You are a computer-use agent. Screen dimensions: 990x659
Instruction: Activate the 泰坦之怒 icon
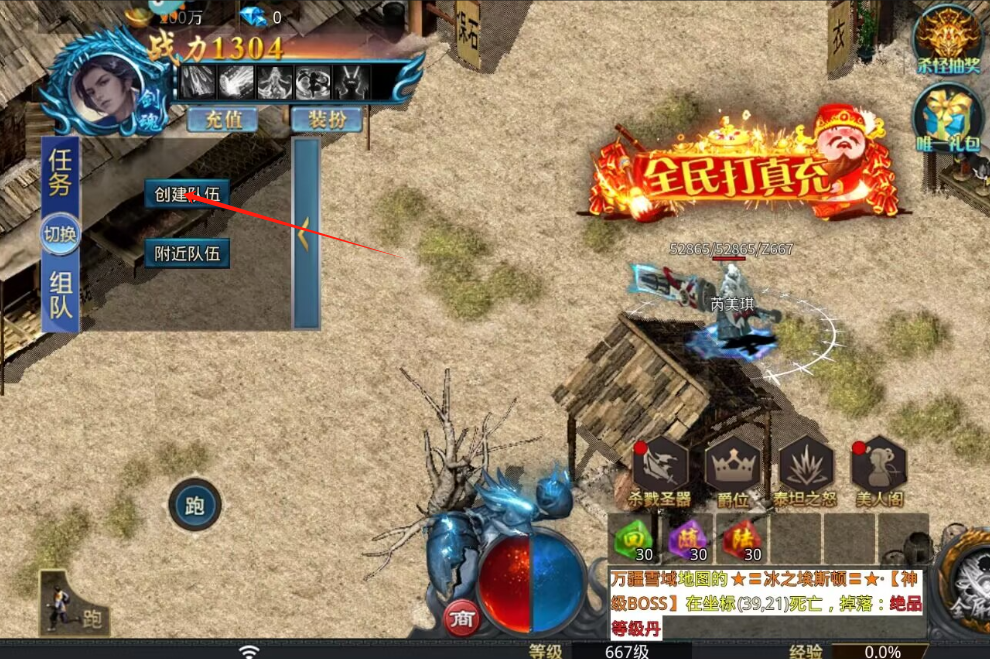(x=806, y=466)
